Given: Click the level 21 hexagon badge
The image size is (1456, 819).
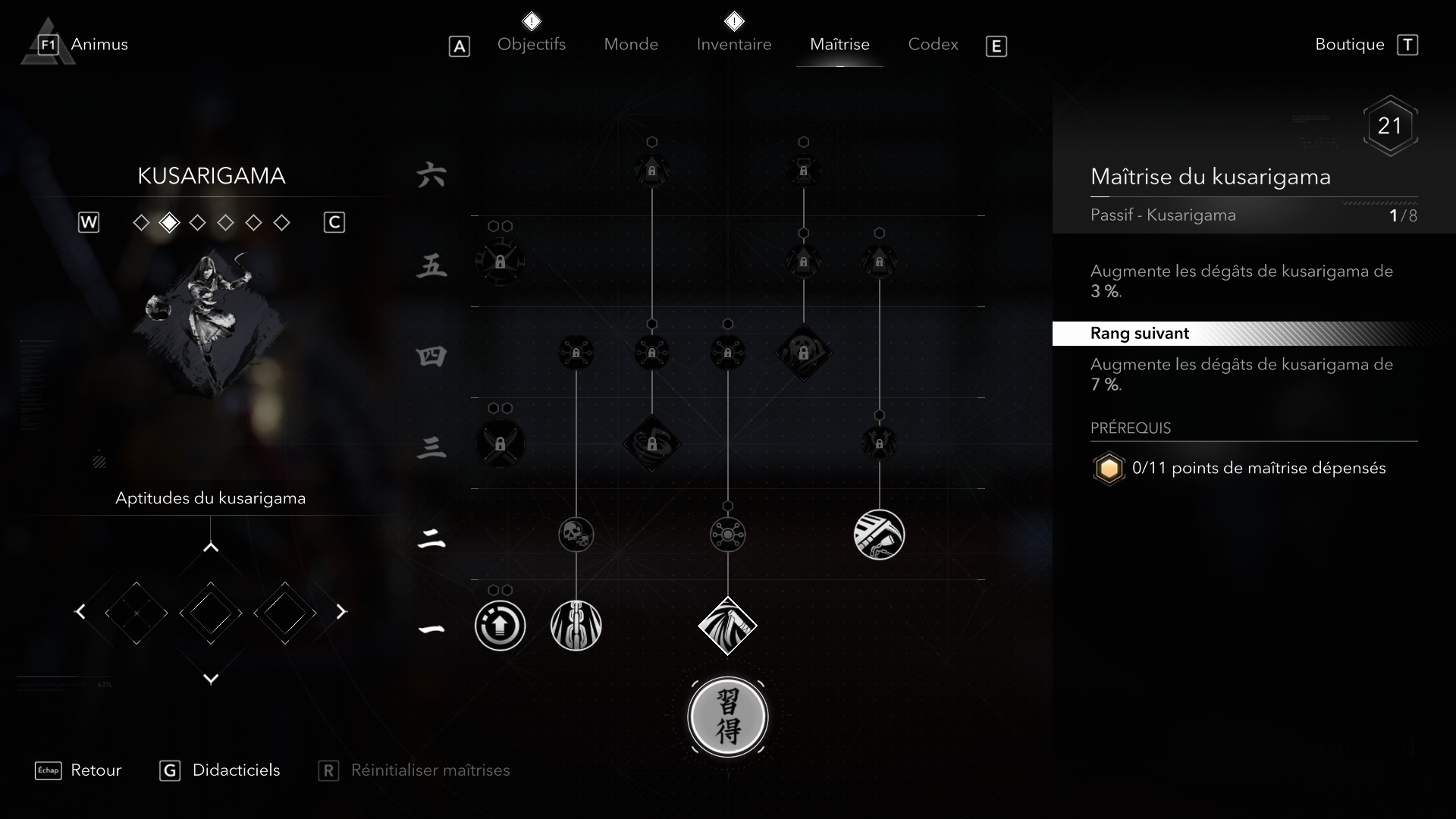Looking at the screenshot, I should (1389, 126).
